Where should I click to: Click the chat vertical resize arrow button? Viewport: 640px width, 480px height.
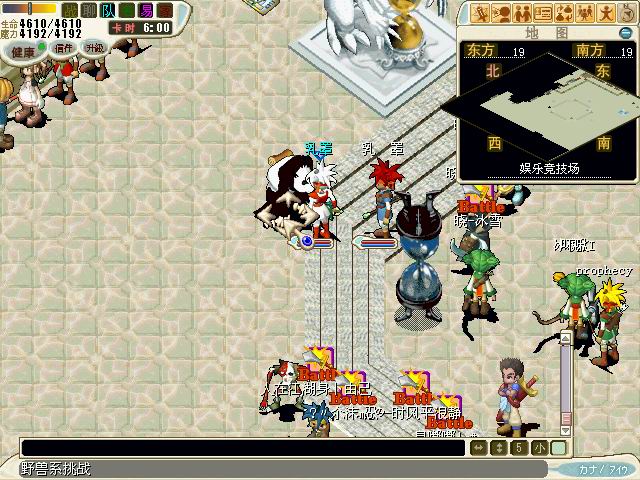pos(499,447)
